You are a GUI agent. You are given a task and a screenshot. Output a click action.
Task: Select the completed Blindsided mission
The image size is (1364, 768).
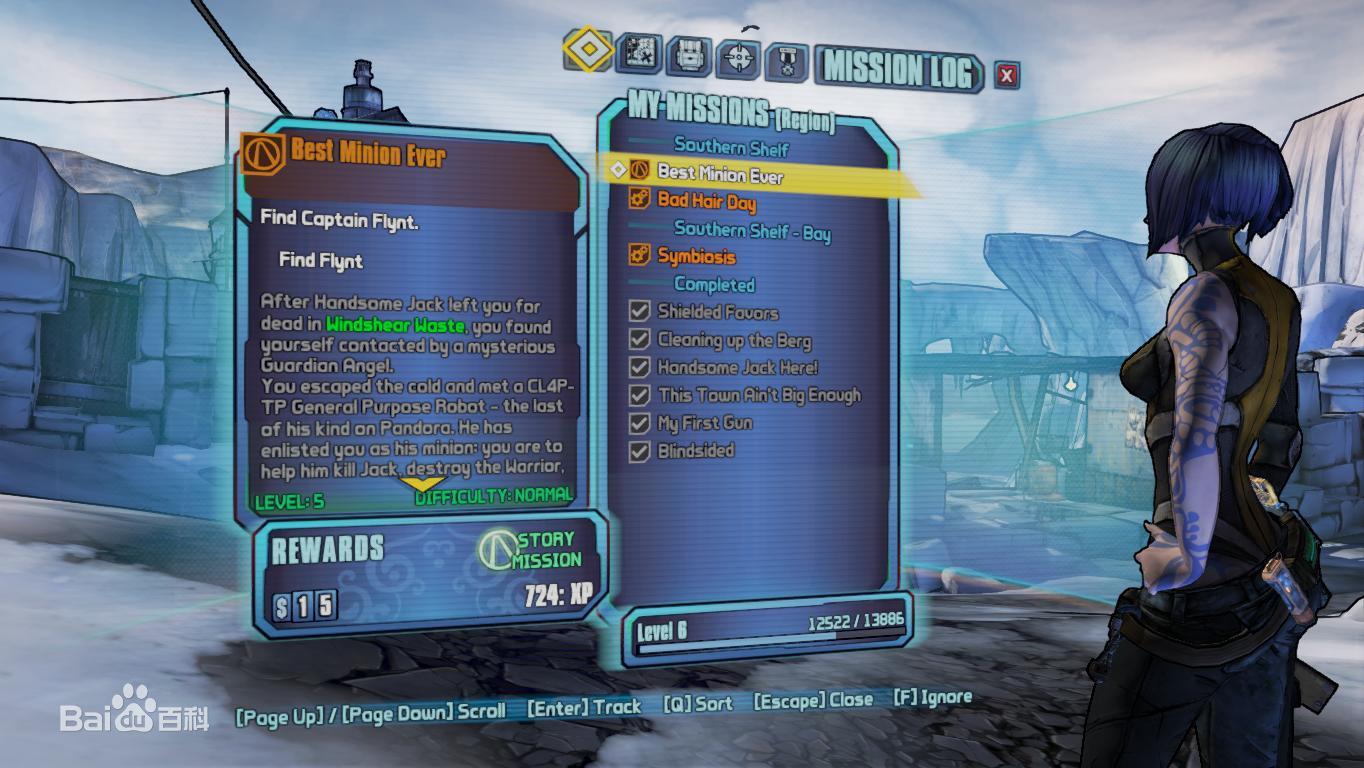tap(695, 451)
